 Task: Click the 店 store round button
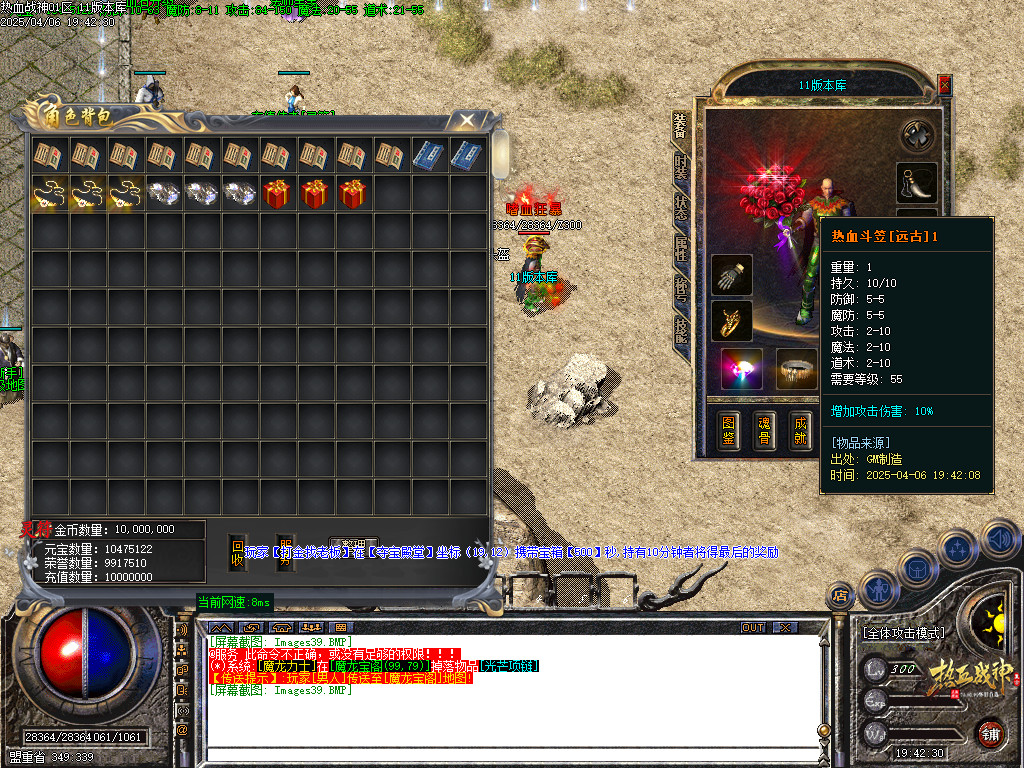pyautogui.click(x=840, y=597)
